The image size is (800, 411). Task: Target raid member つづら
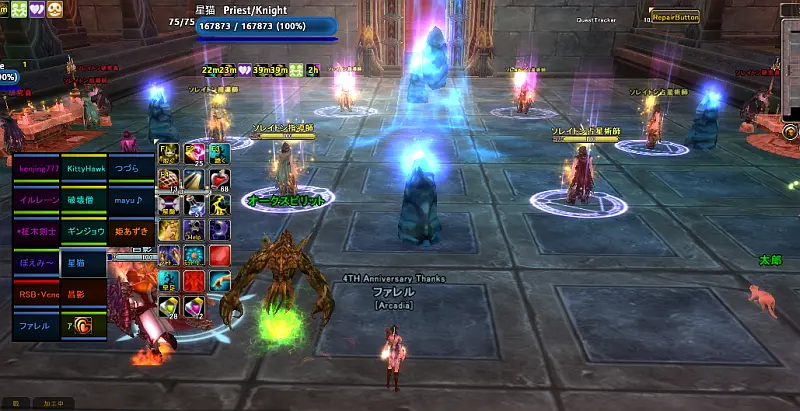(x=131, y=169)
